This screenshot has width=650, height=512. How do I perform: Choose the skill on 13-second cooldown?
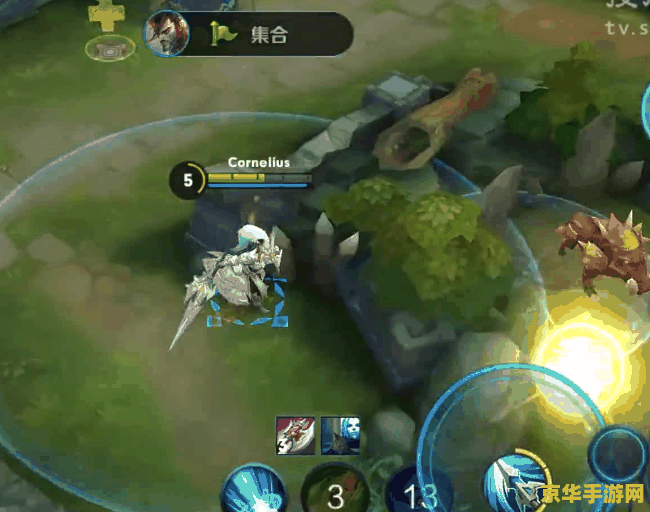pyautogui.click(x=417, y=493)
